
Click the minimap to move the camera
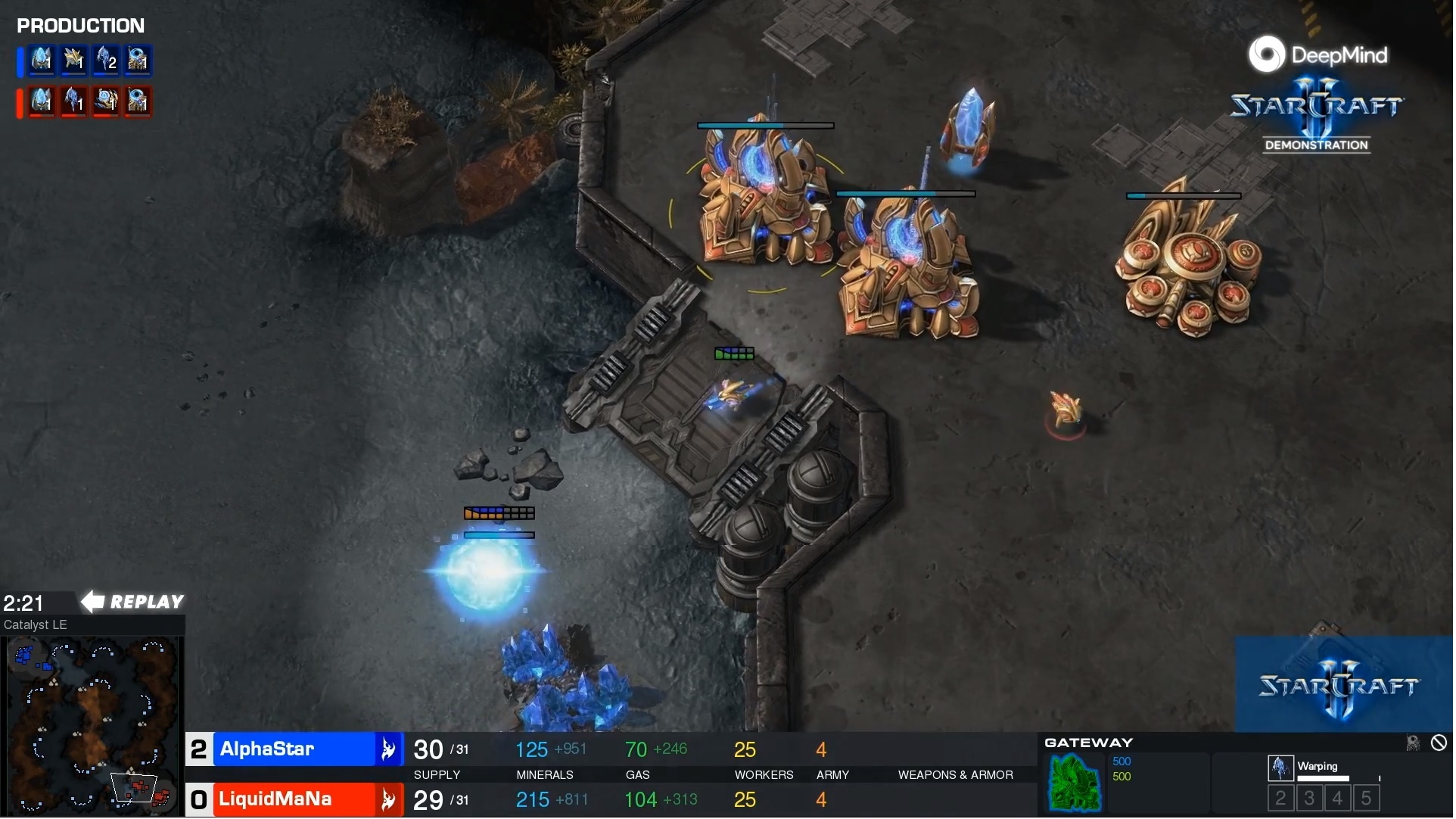tap(91, 719)
